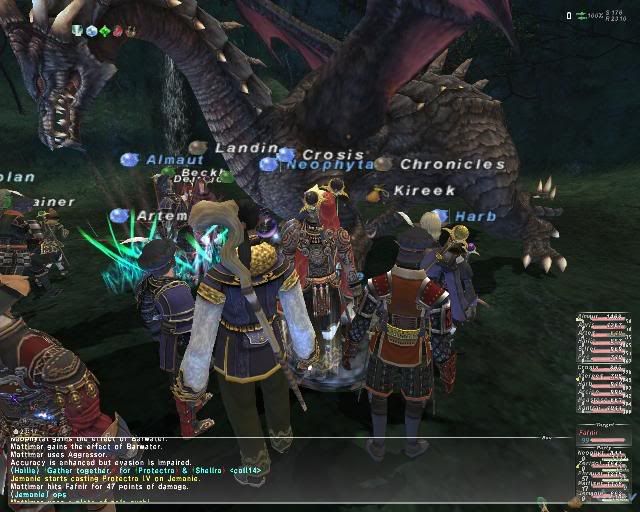Select the white shield status effect icon
The height and width of the screenshot is (512, 640).
77,31
